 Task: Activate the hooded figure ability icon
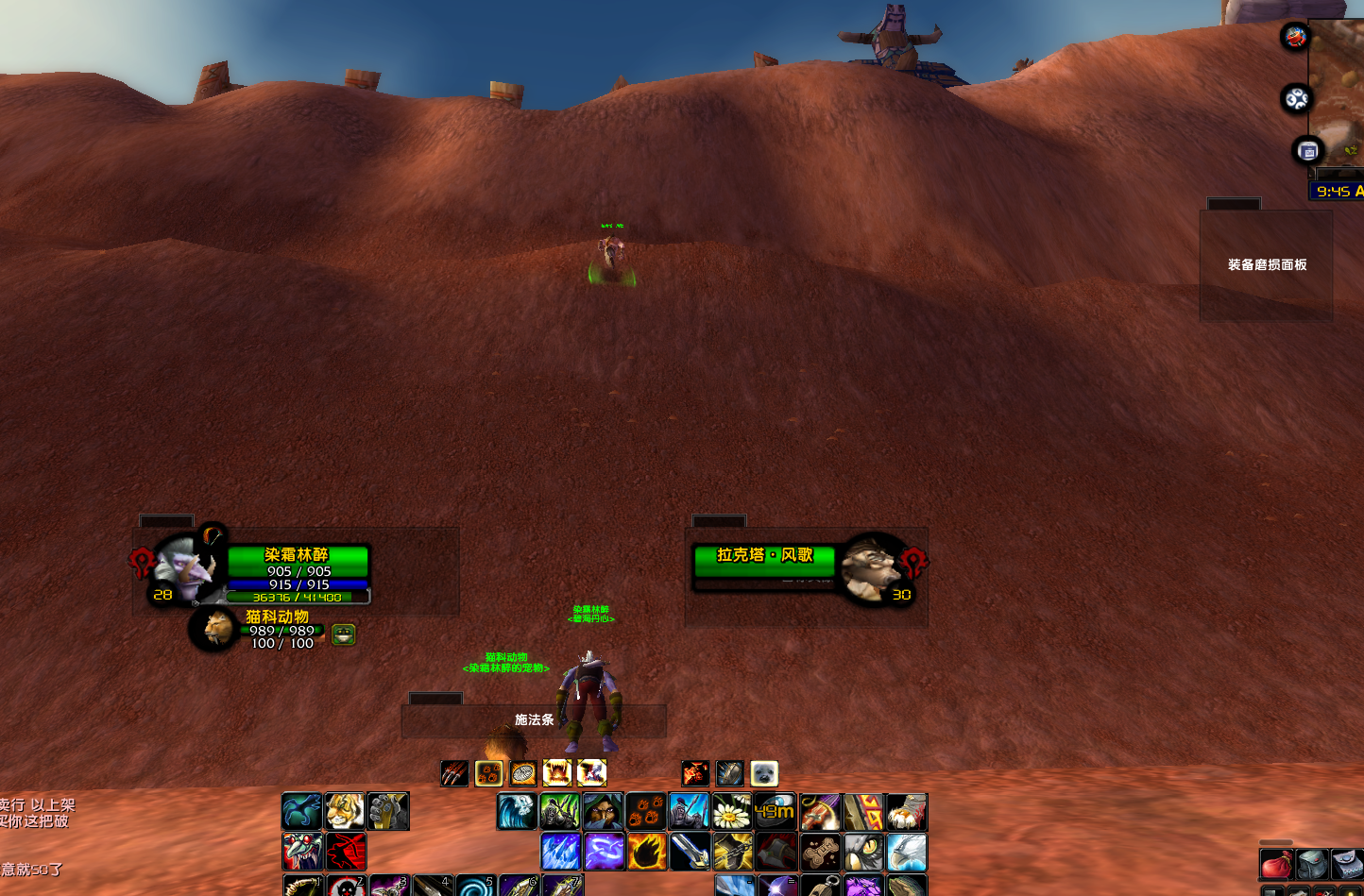[602, 812]
